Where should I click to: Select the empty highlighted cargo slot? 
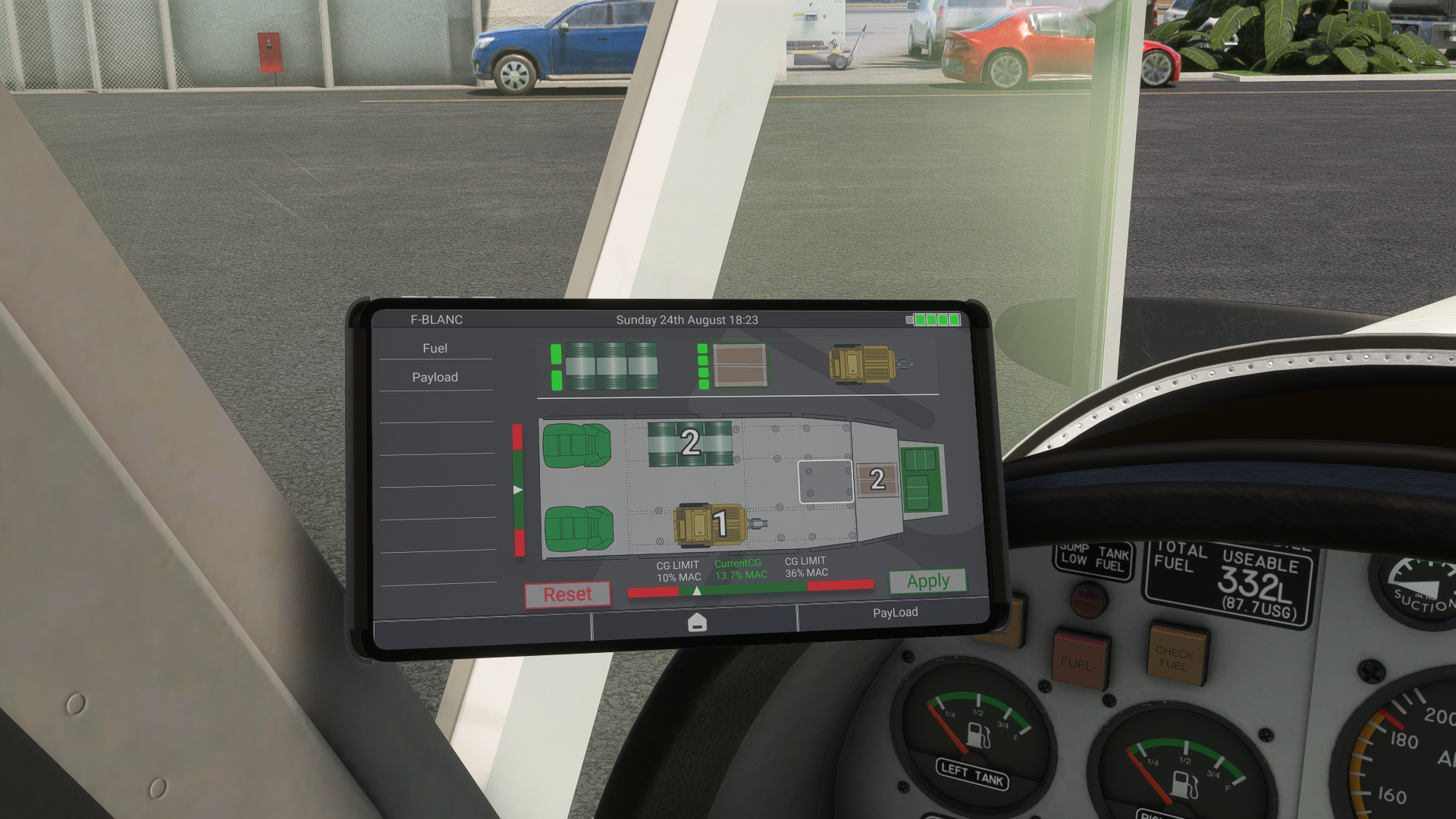click(825, 482)
